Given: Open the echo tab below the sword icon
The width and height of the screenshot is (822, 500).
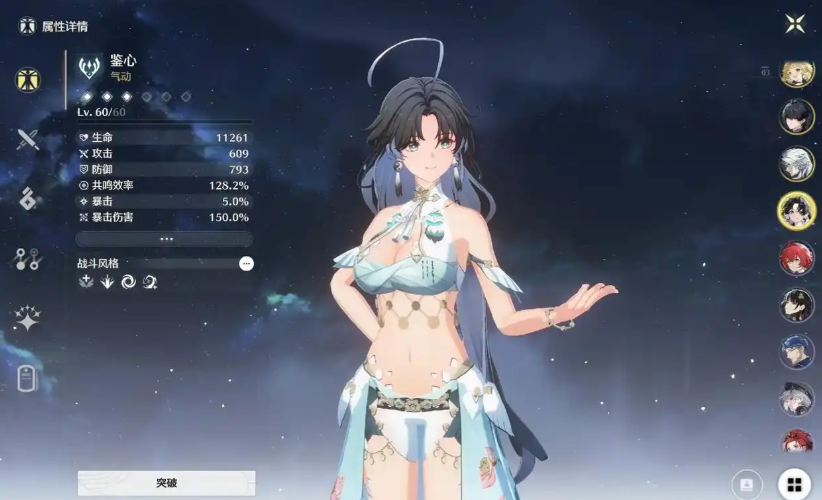Looking at the screenshot, I should pos(27,198).
